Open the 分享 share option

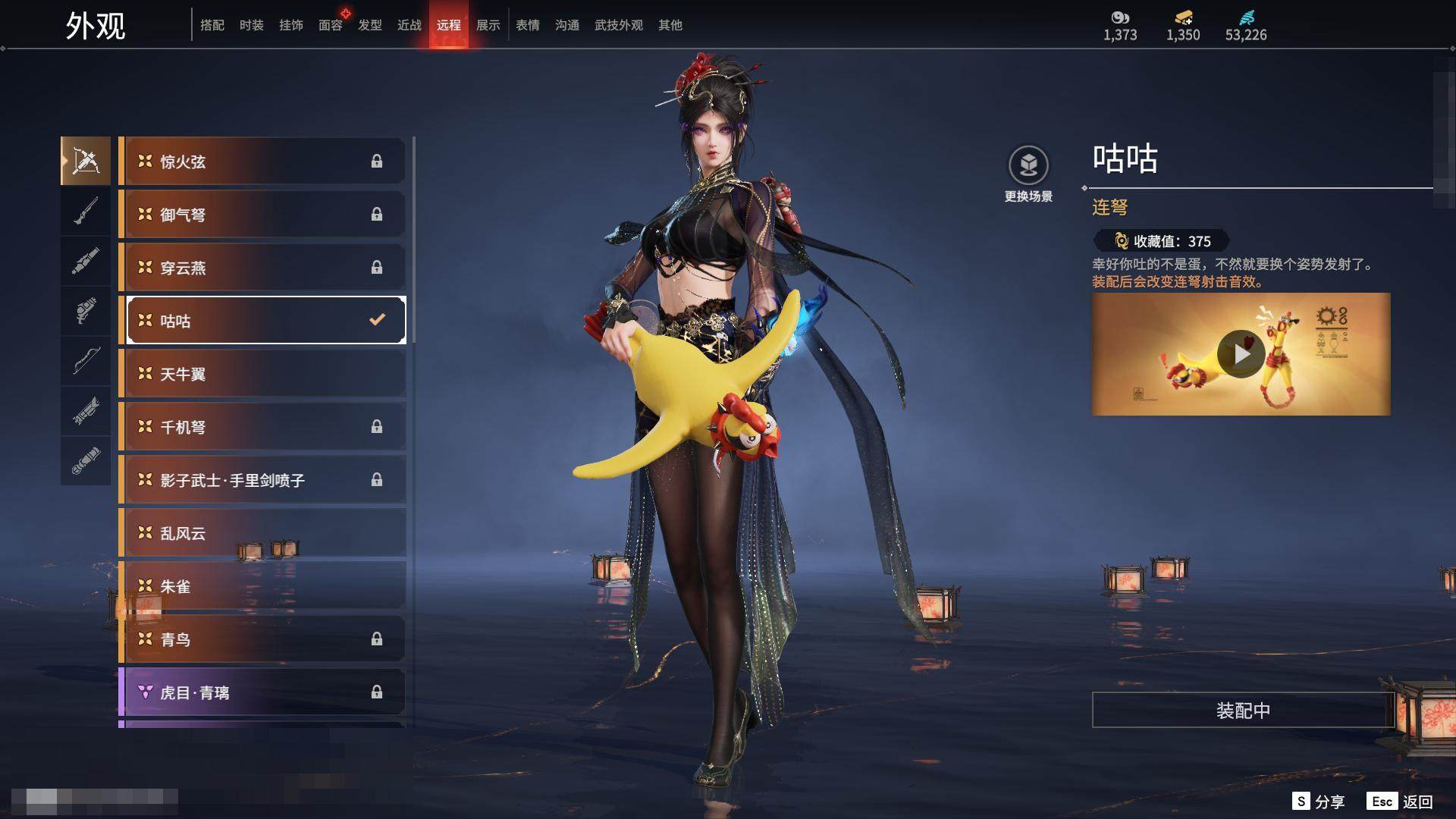[x=1319, y=802]
